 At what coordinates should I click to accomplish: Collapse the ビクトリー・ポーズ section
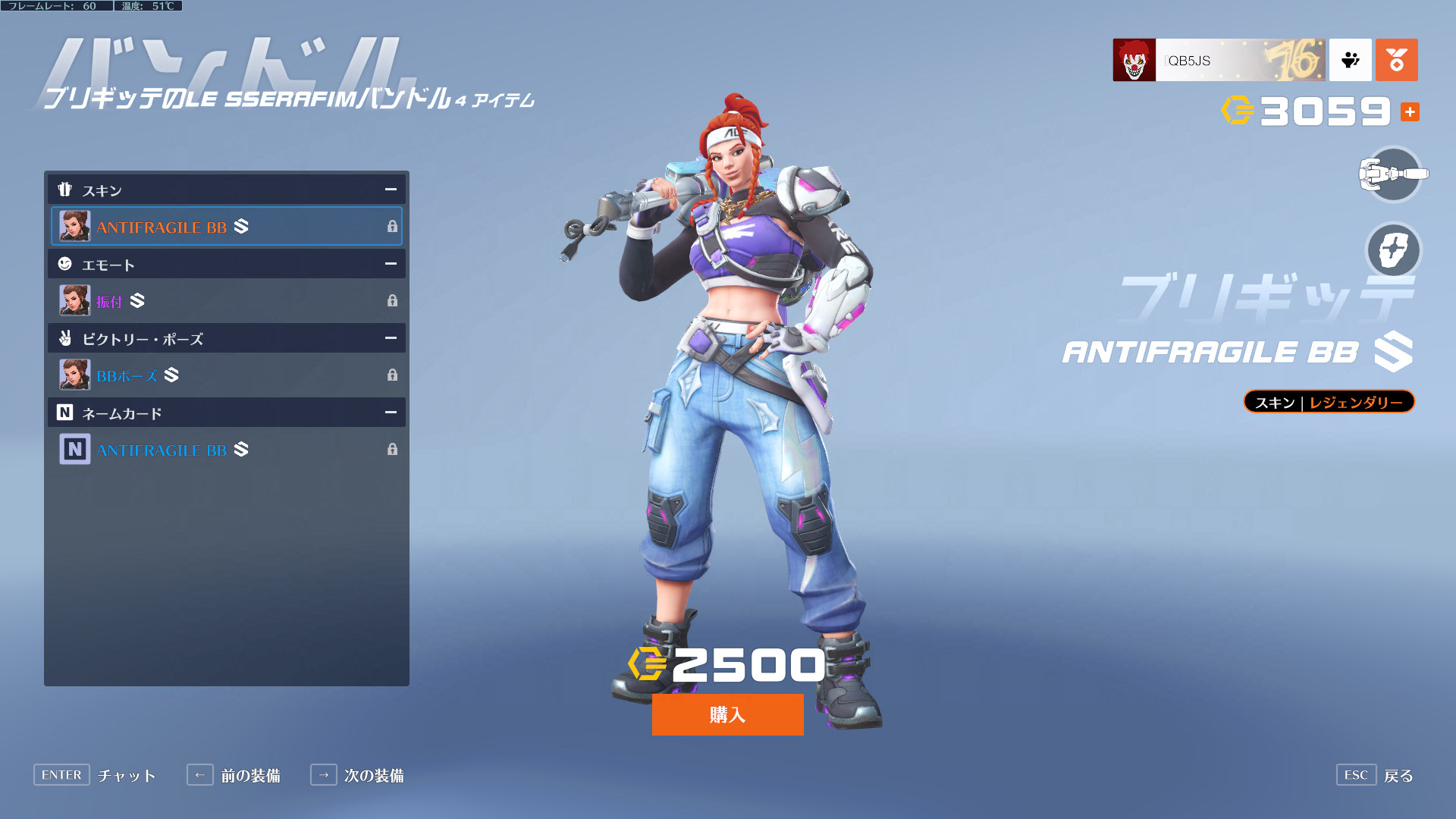pos(391,338)
